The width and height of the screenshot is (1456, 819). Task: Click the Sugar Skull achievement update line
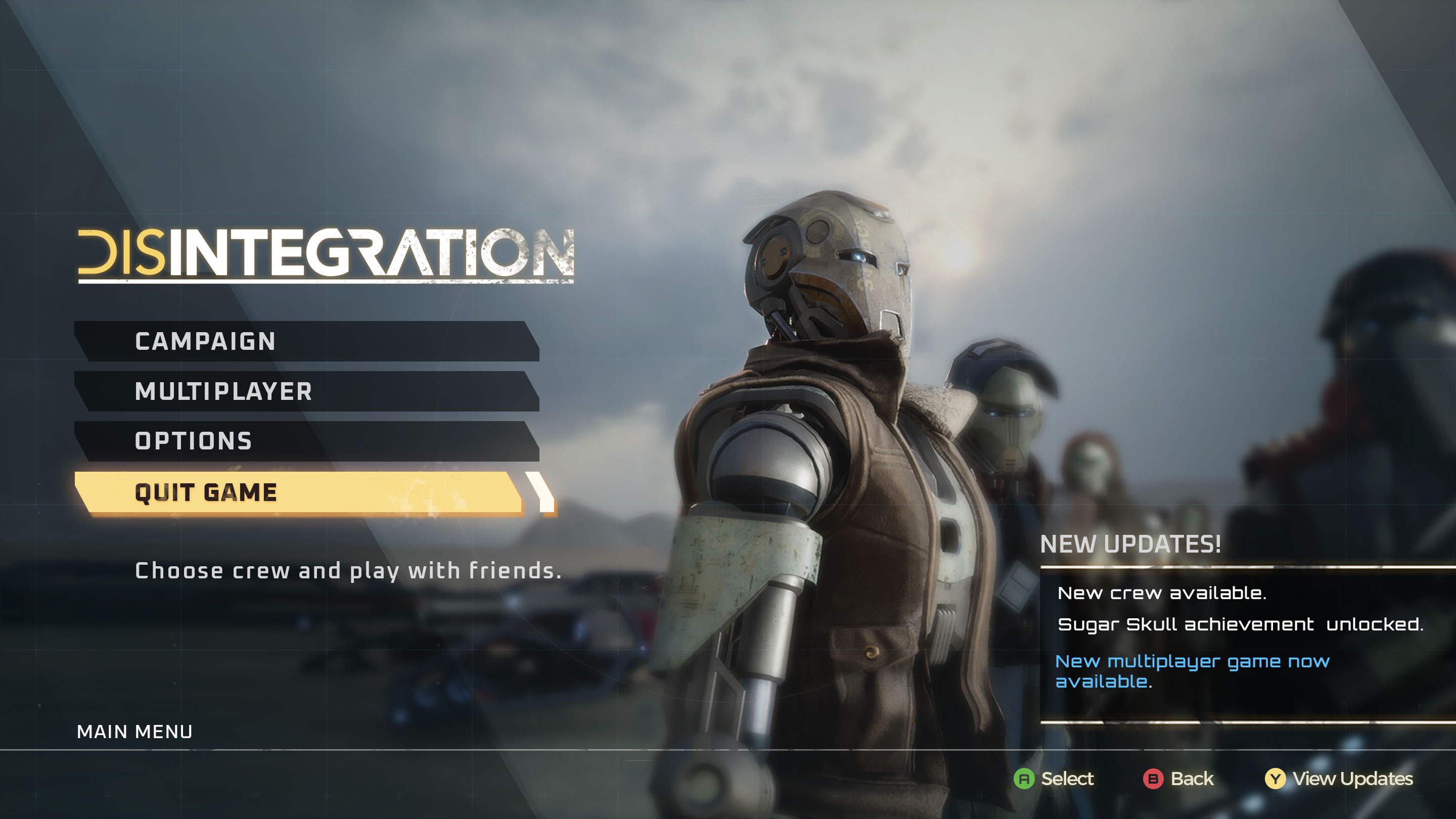(1240, 624)
